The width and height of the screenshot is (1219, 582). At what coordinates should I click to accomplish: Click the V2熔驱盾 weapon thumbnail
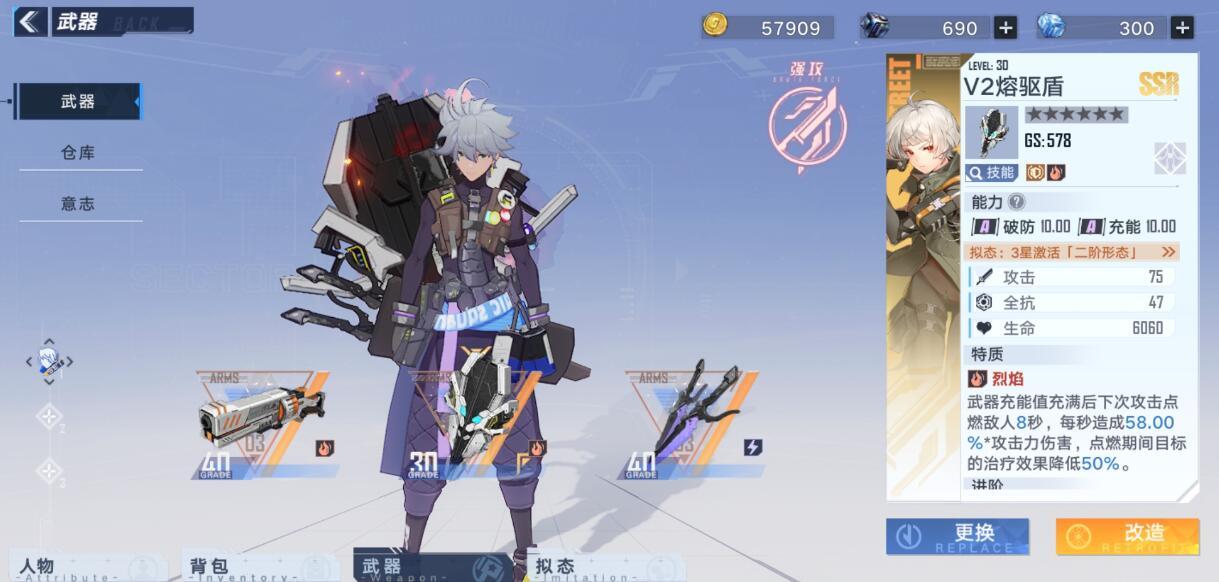point(991,132)
